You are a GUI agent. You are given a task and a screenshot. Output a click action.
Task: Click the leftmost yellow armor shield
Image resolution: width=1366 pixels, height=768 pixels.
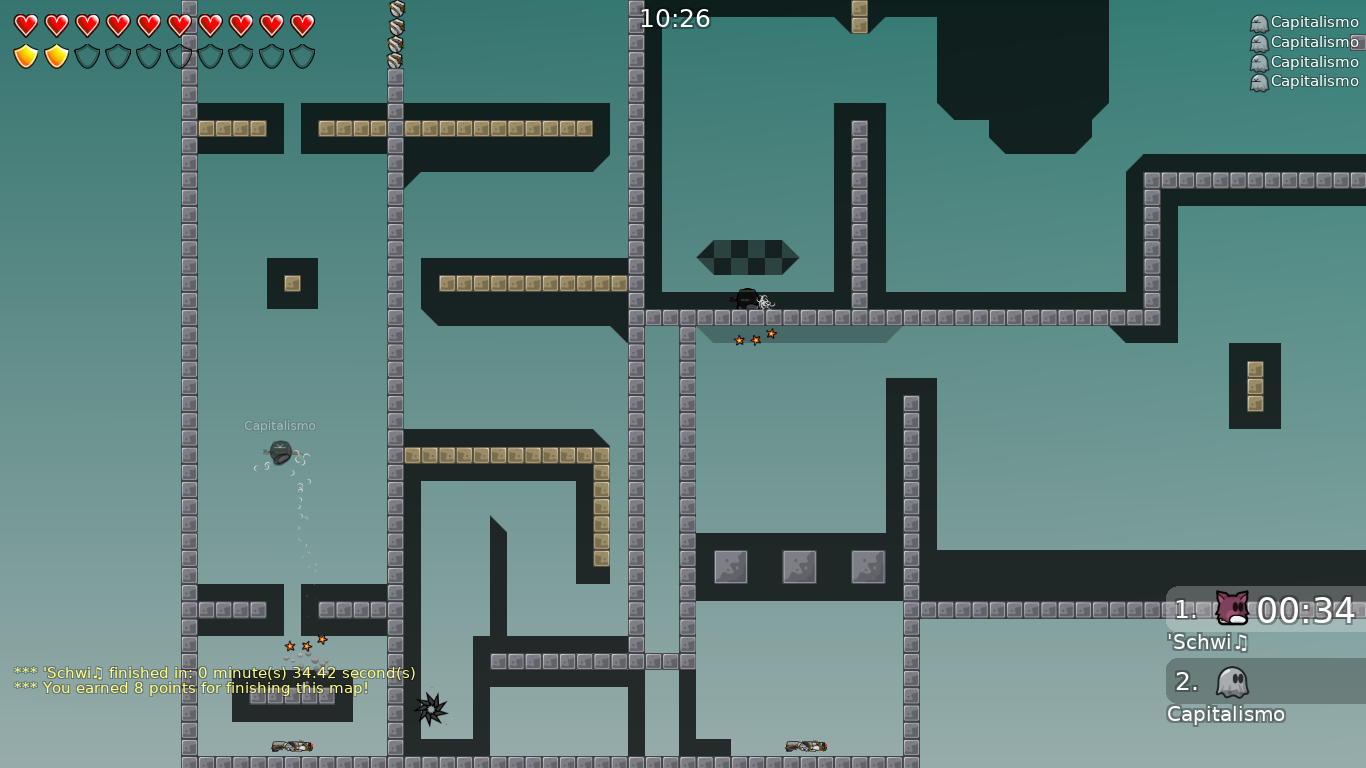(x=25, y=55)
